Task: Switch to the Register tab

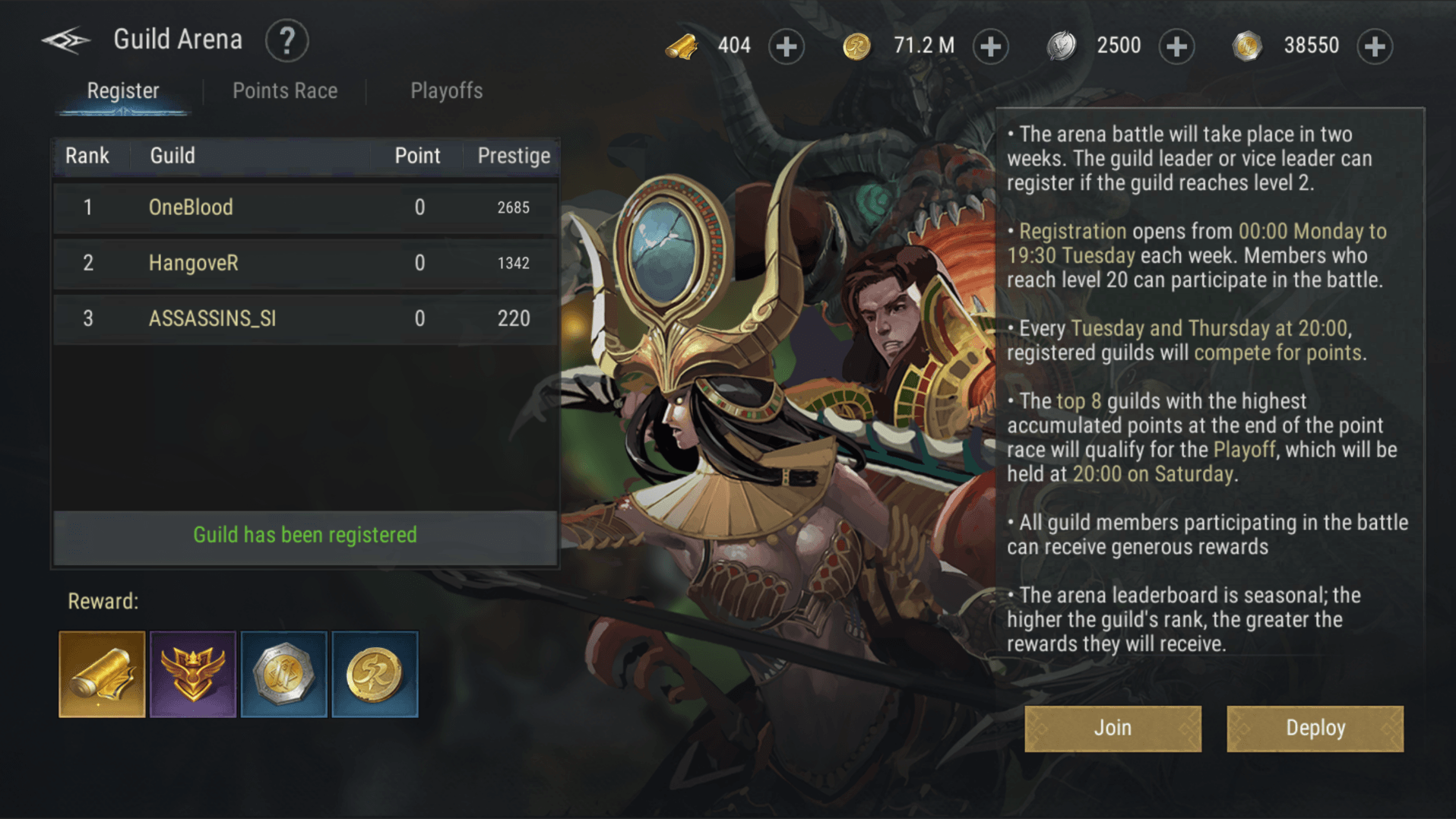Action: coord(123,91)
